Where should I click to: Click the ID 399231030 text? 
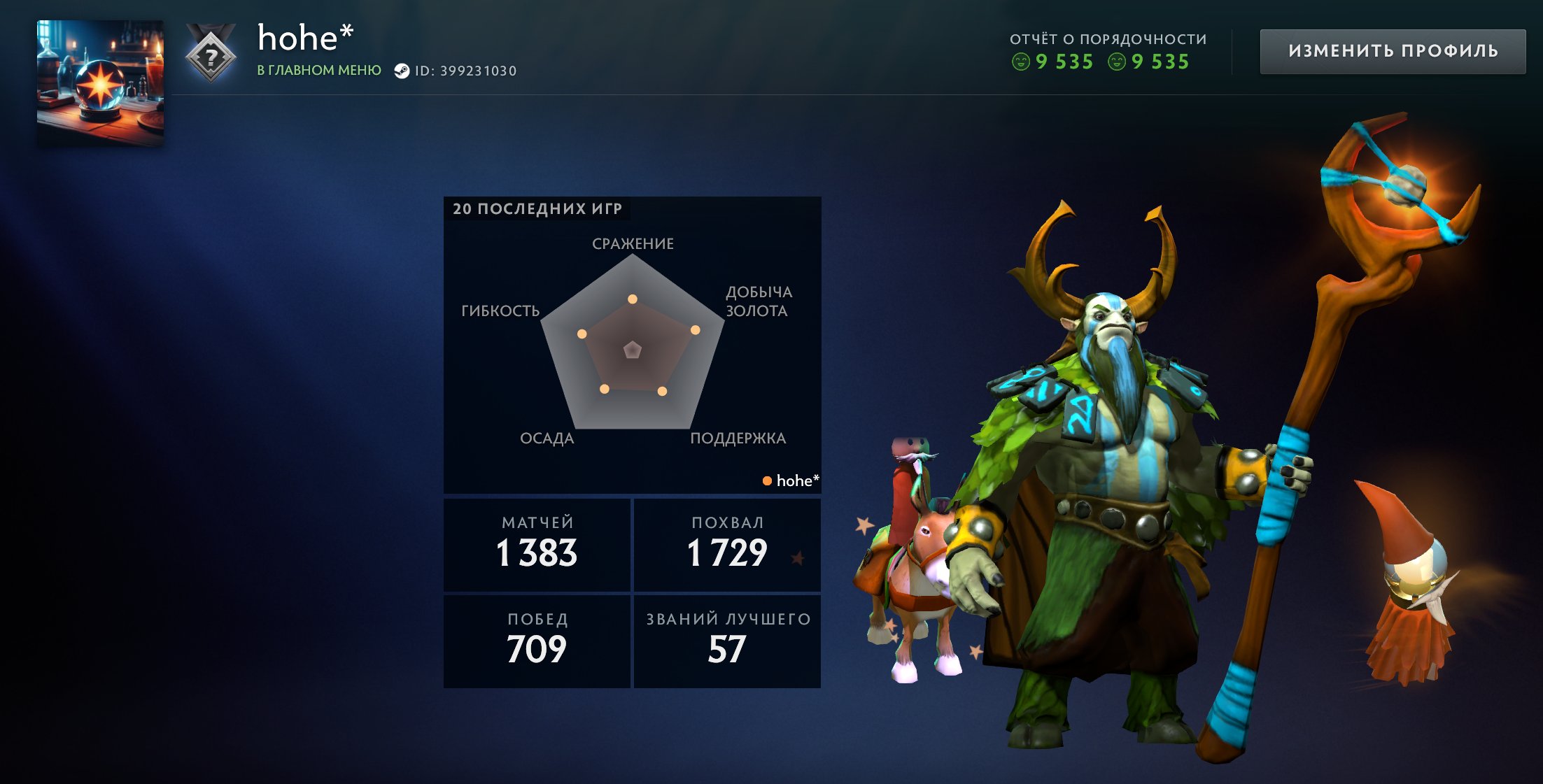point(477,71)
